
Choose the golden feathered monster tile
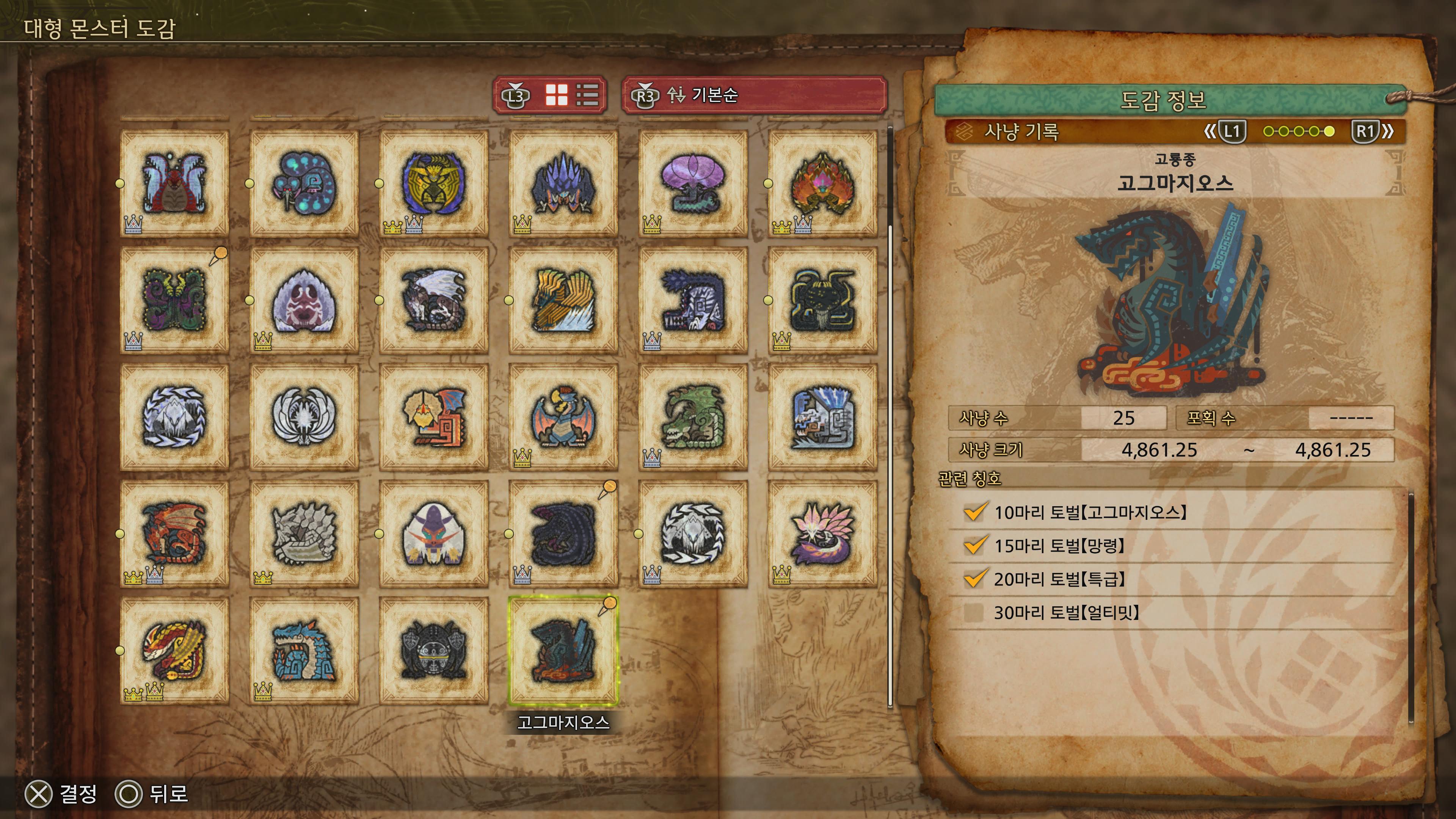point(563,300)
